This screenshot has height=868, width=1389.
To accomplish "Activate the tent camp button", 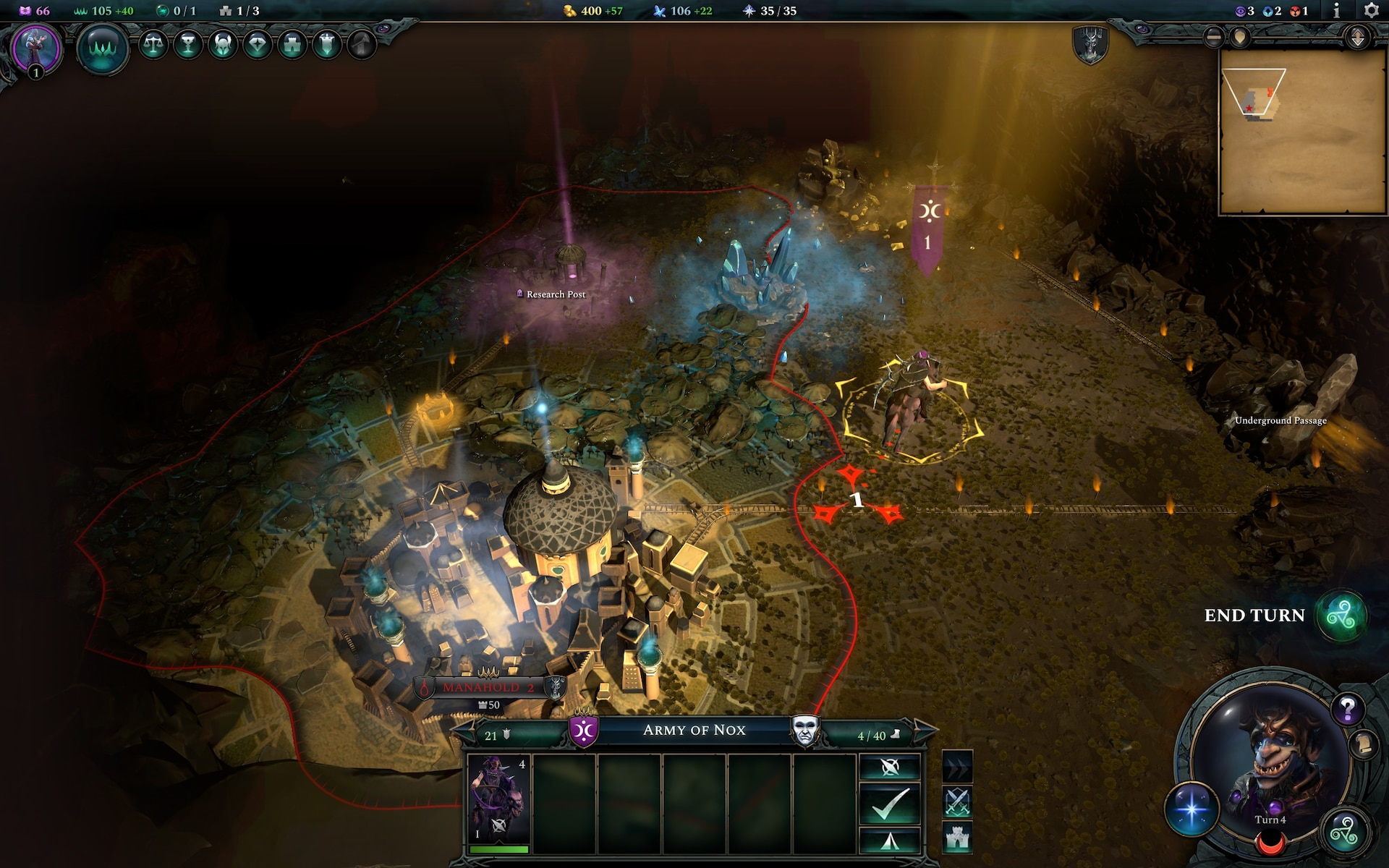I will pos(890,841).
